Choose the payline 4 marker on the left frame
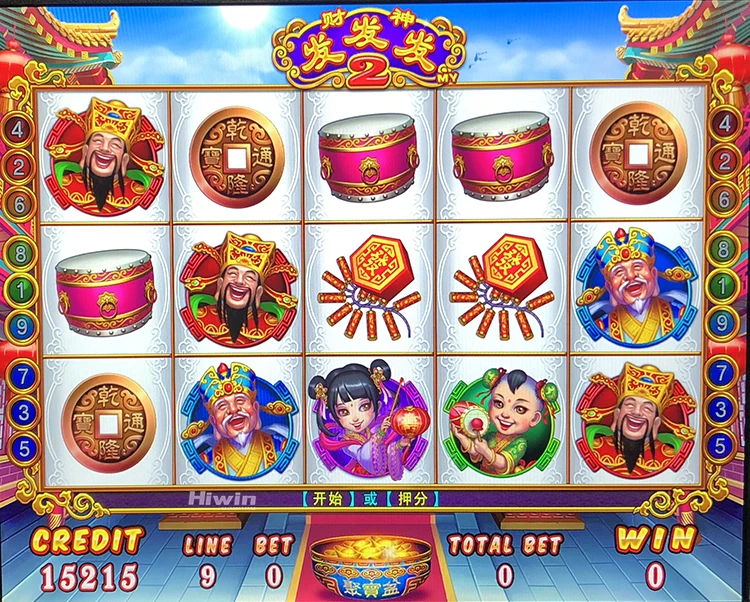The width and height of the screenshot is (750, 602). point(19,128)
